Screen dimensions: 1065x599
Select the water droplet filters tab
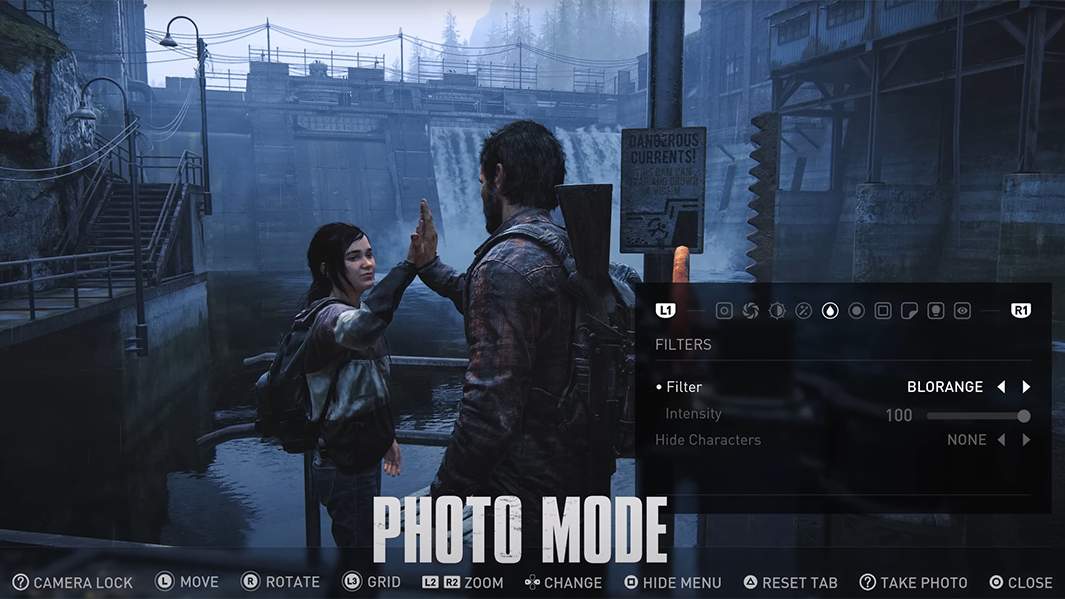click(830, 311)
